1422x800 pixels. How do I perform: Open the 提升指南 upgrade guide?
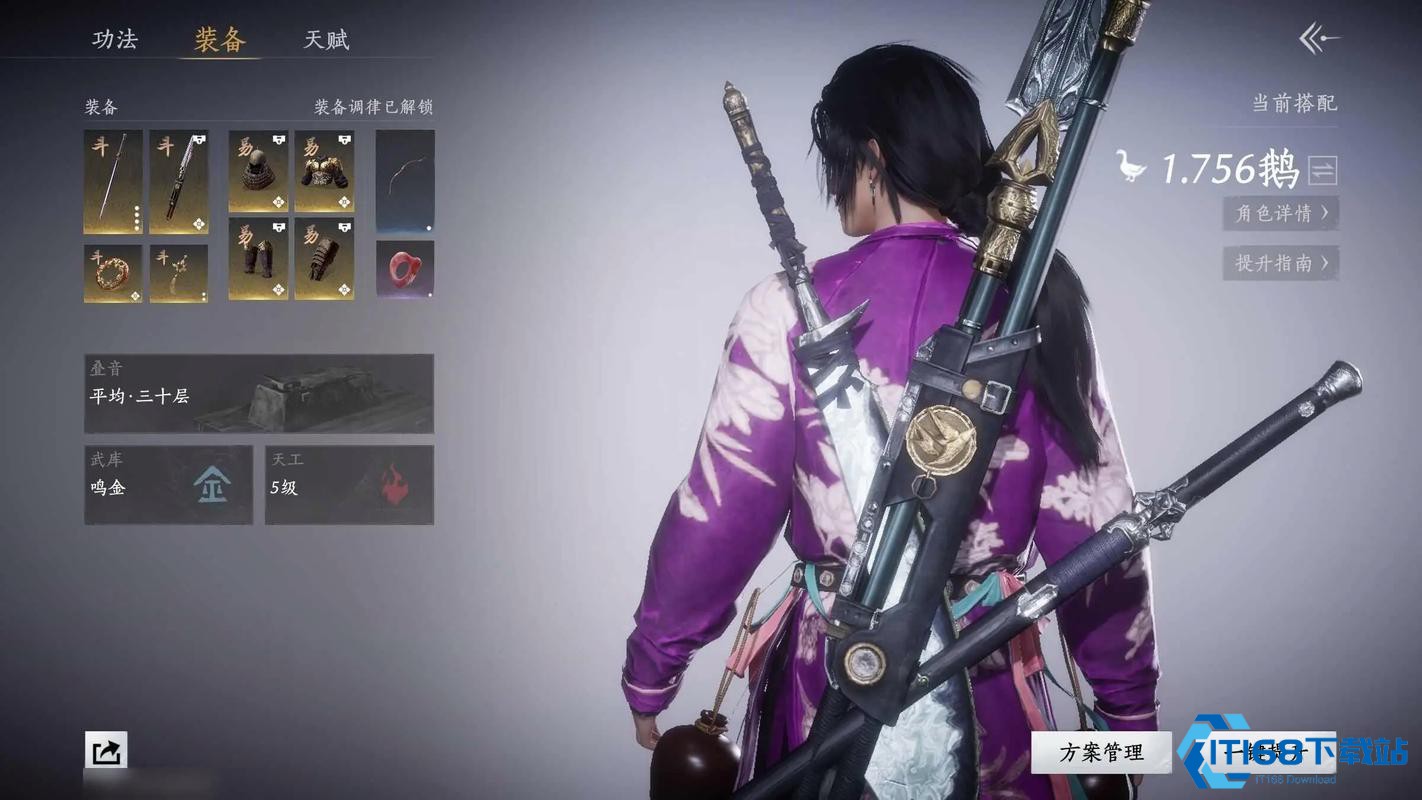pos(1281,263)
